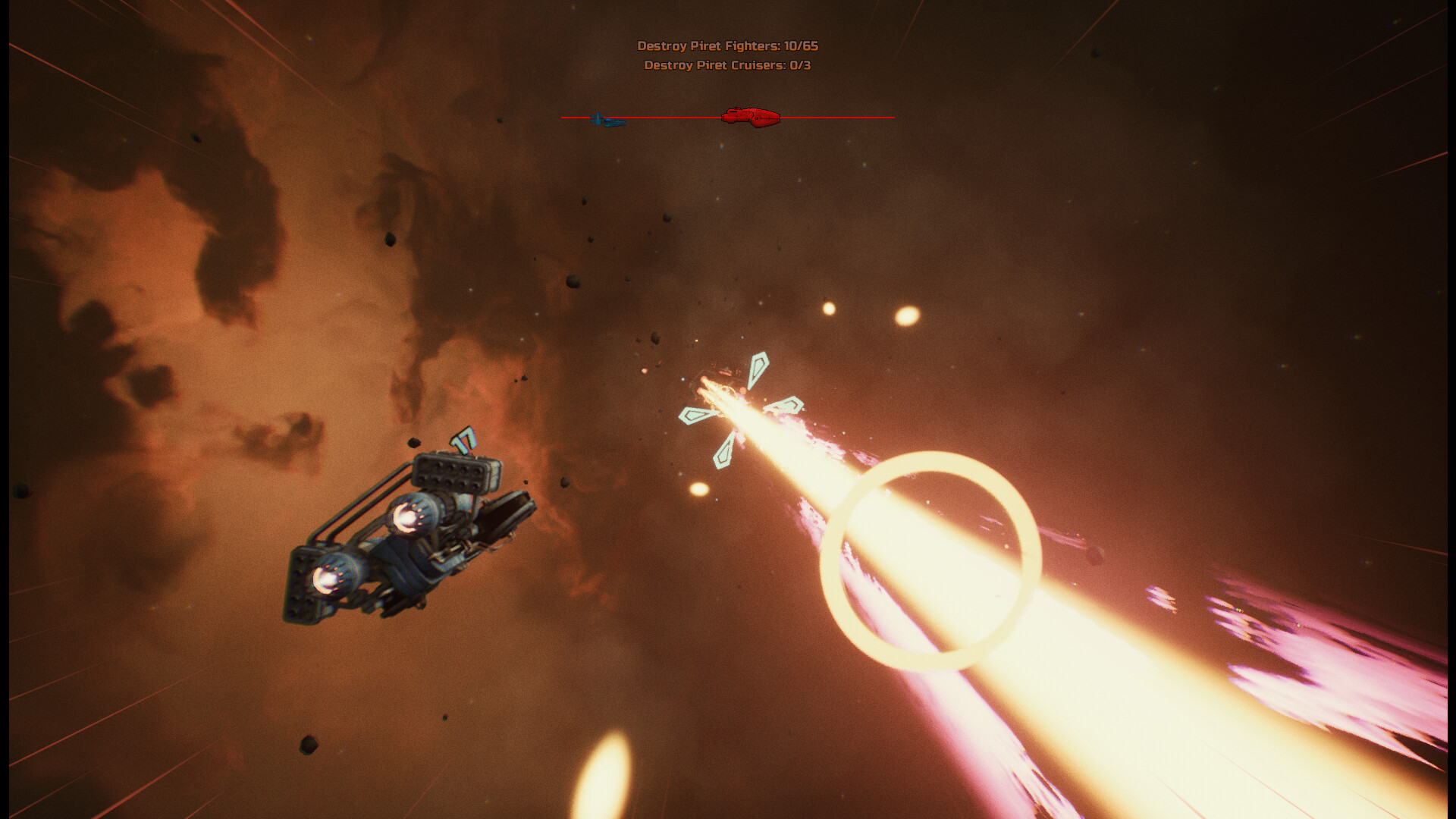Screen dimensions: 1456x819
Task: Select the Destroy Piret Cruisers objective
Action: (x=727, y=66)
